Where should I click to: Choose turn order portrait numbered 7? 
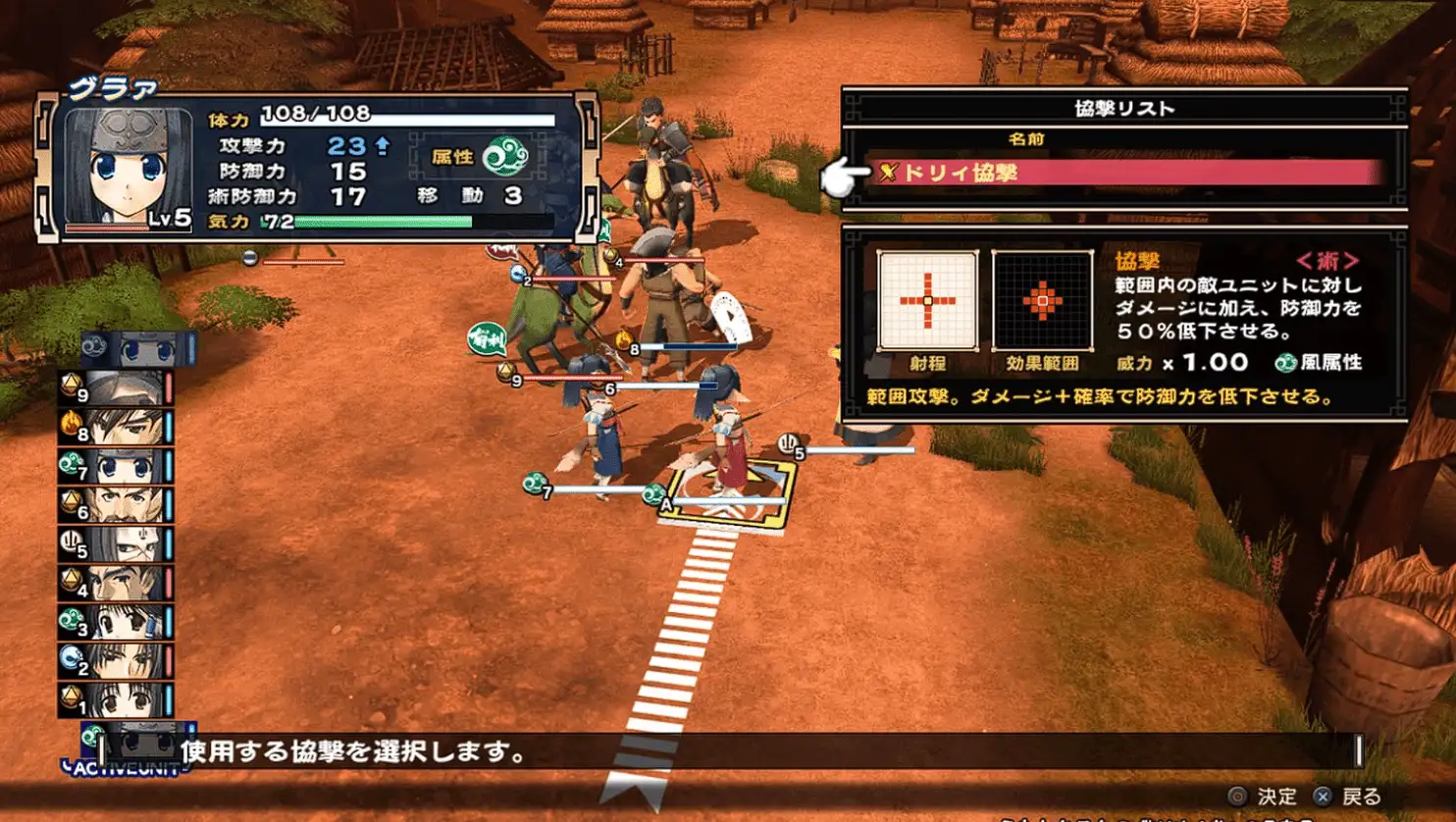[x=120, y=466]
